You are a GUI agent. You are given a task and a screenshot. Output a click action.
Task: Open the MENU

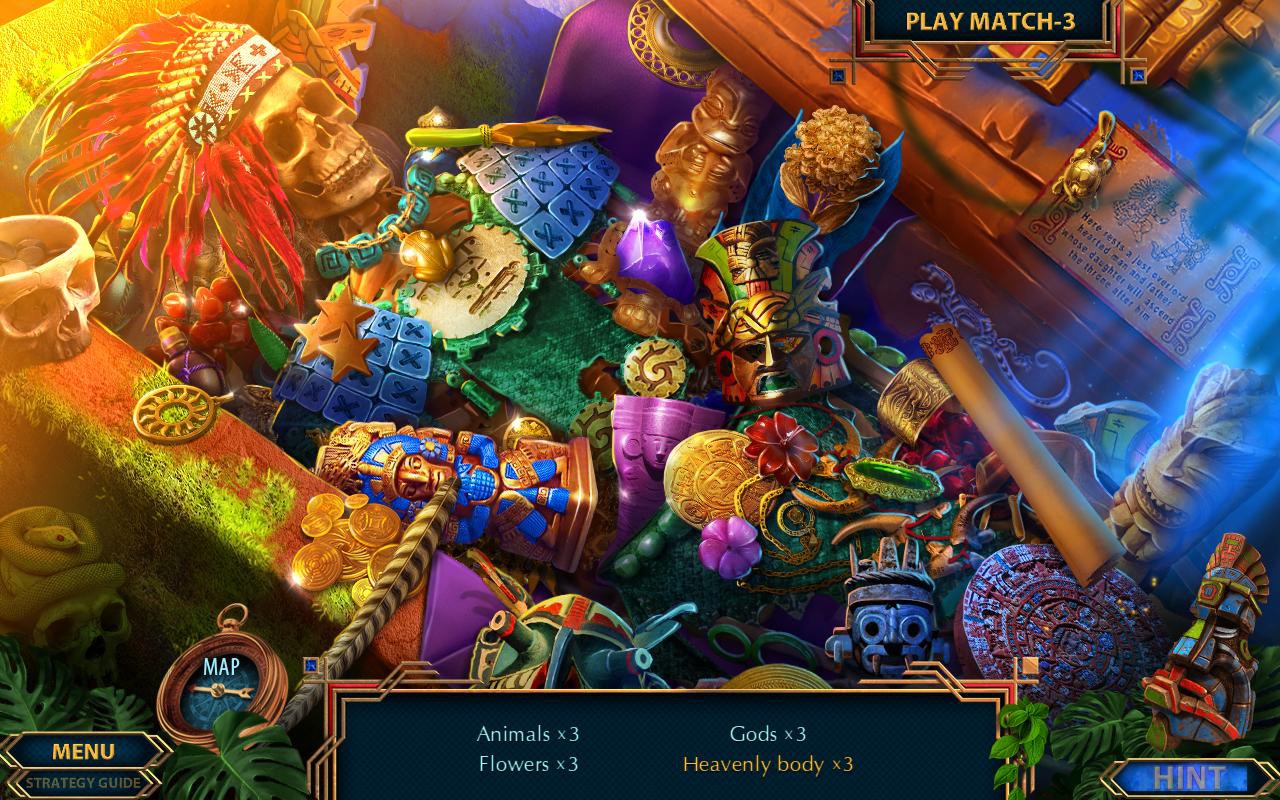click(x=85, y=751)
